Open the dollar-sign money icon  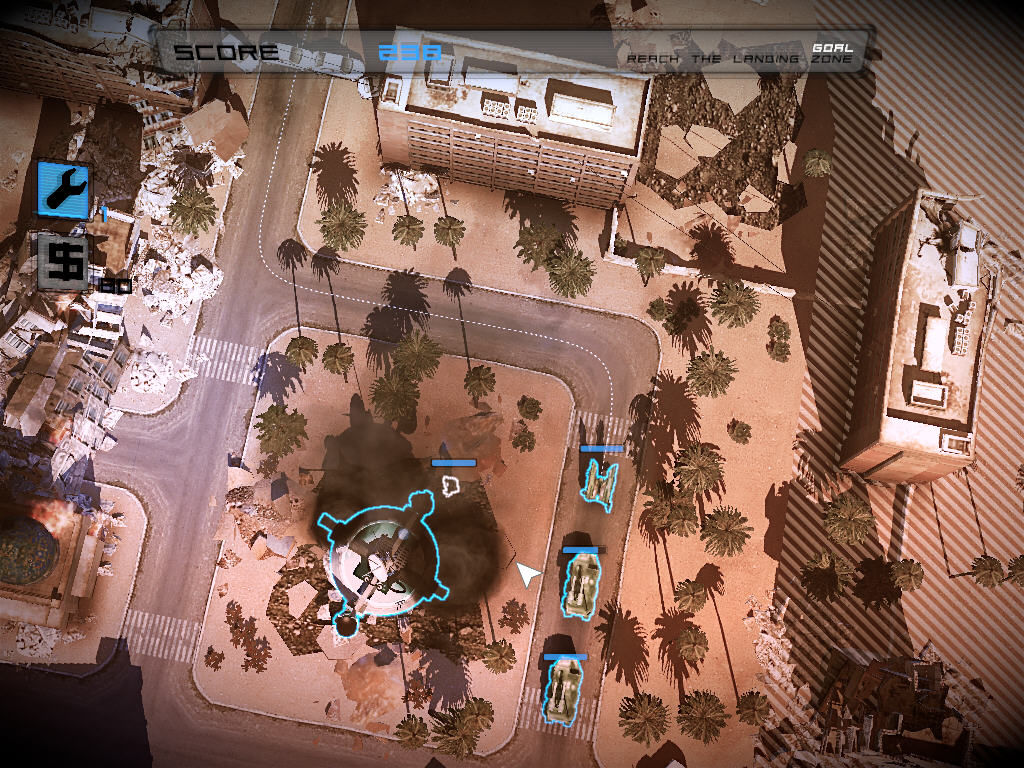63,261
